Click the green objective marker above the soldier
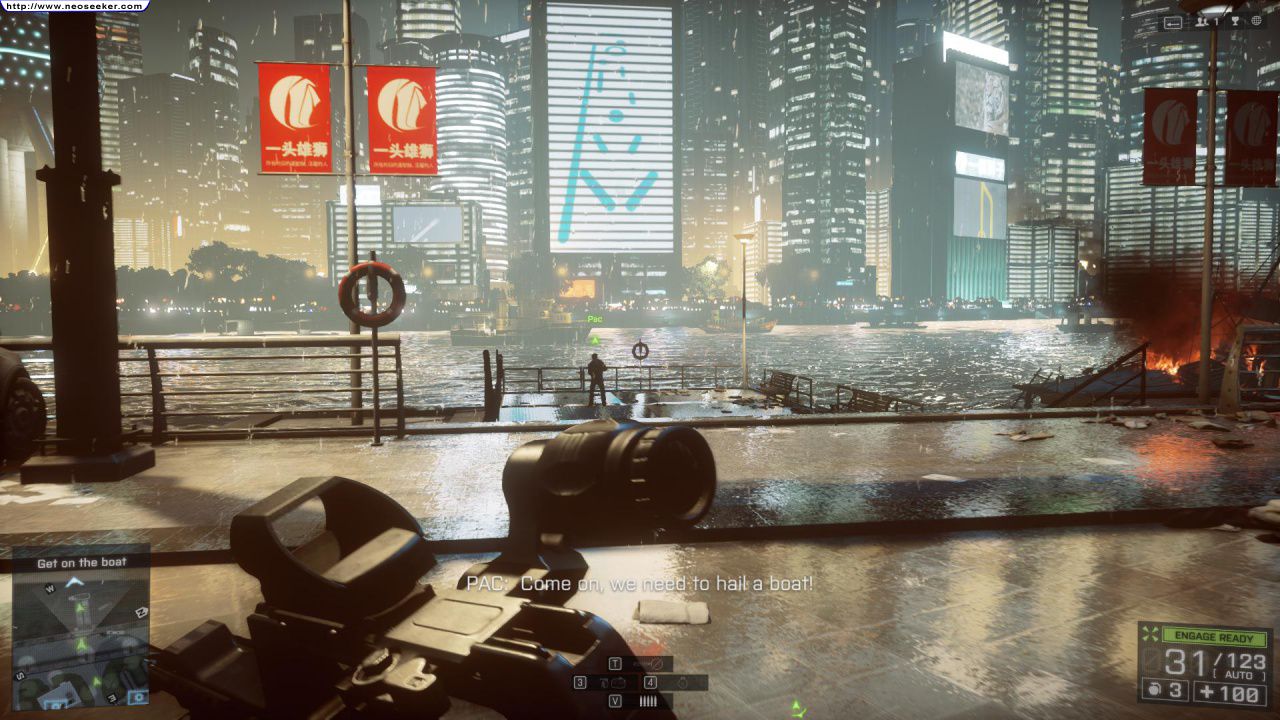The width and height of the screenshot is (1280, 720). pos(594,340)
